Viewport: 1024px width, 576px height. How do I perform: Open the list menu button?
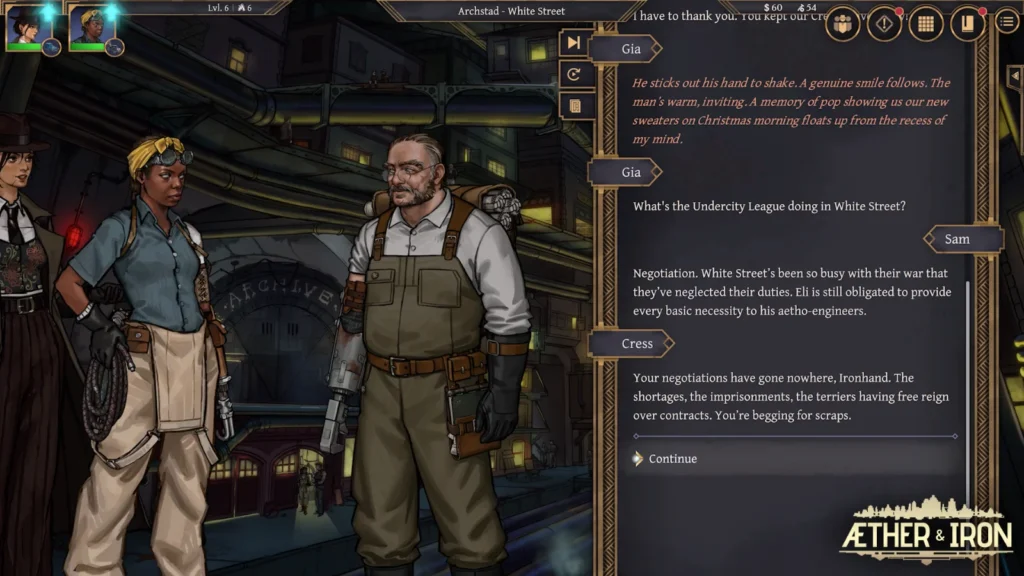click(1007, 21)
